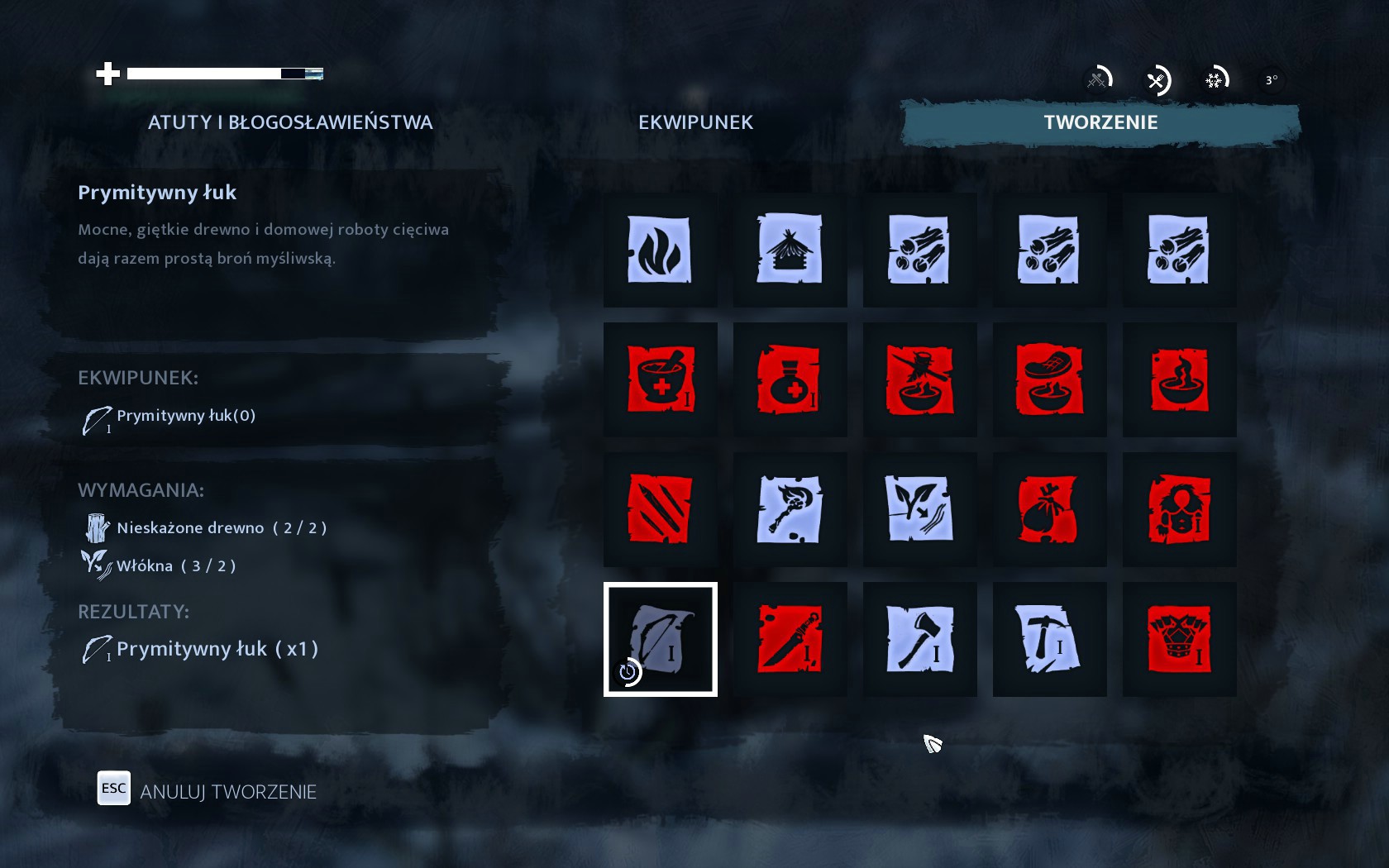Open the Ekwipunek tab
The image size is (1389, 868).
click(x=695, y=122)
